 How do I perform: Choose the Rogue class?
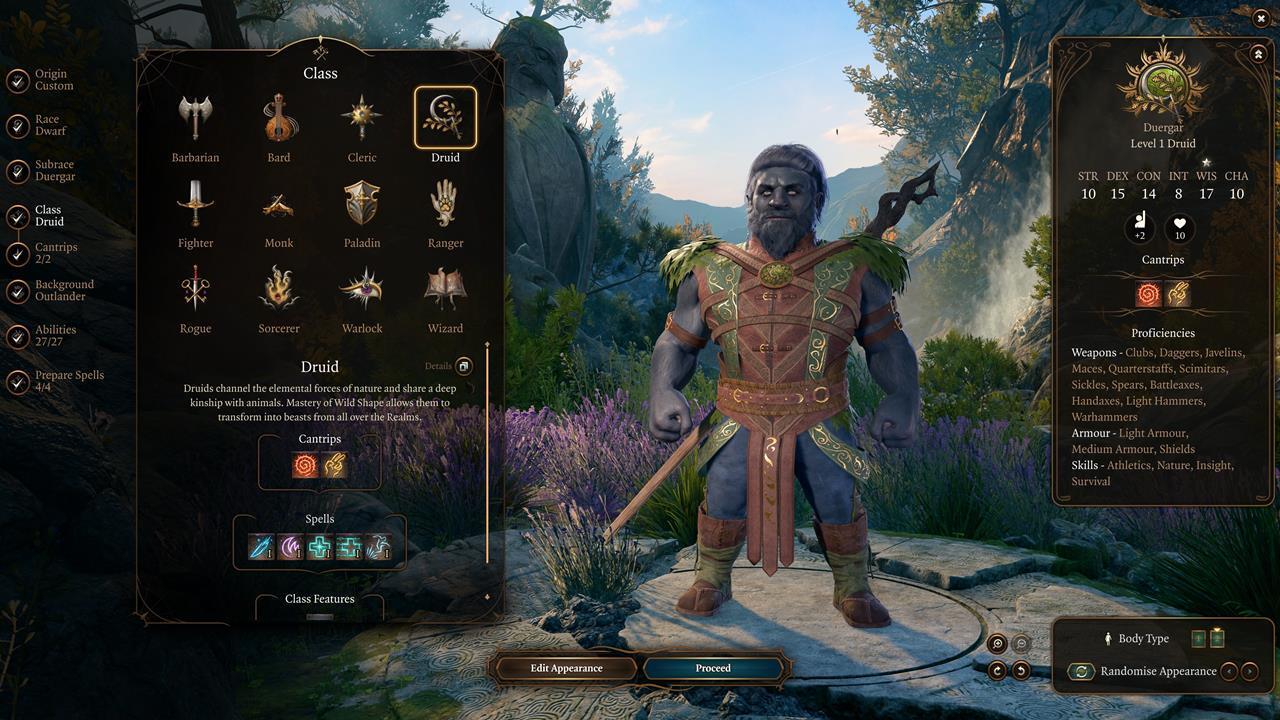195,290
